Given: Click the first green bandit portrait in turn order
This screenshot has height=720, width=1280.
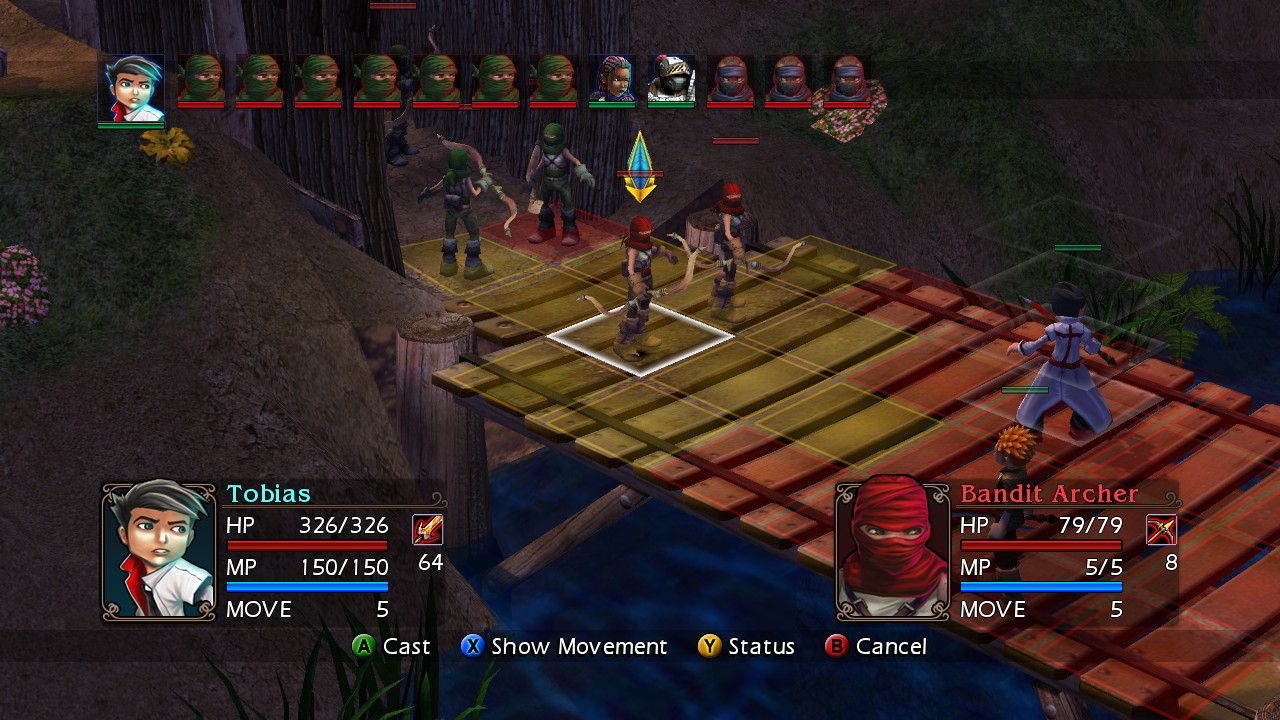Looking at the screenshot, I should point(202,80).
